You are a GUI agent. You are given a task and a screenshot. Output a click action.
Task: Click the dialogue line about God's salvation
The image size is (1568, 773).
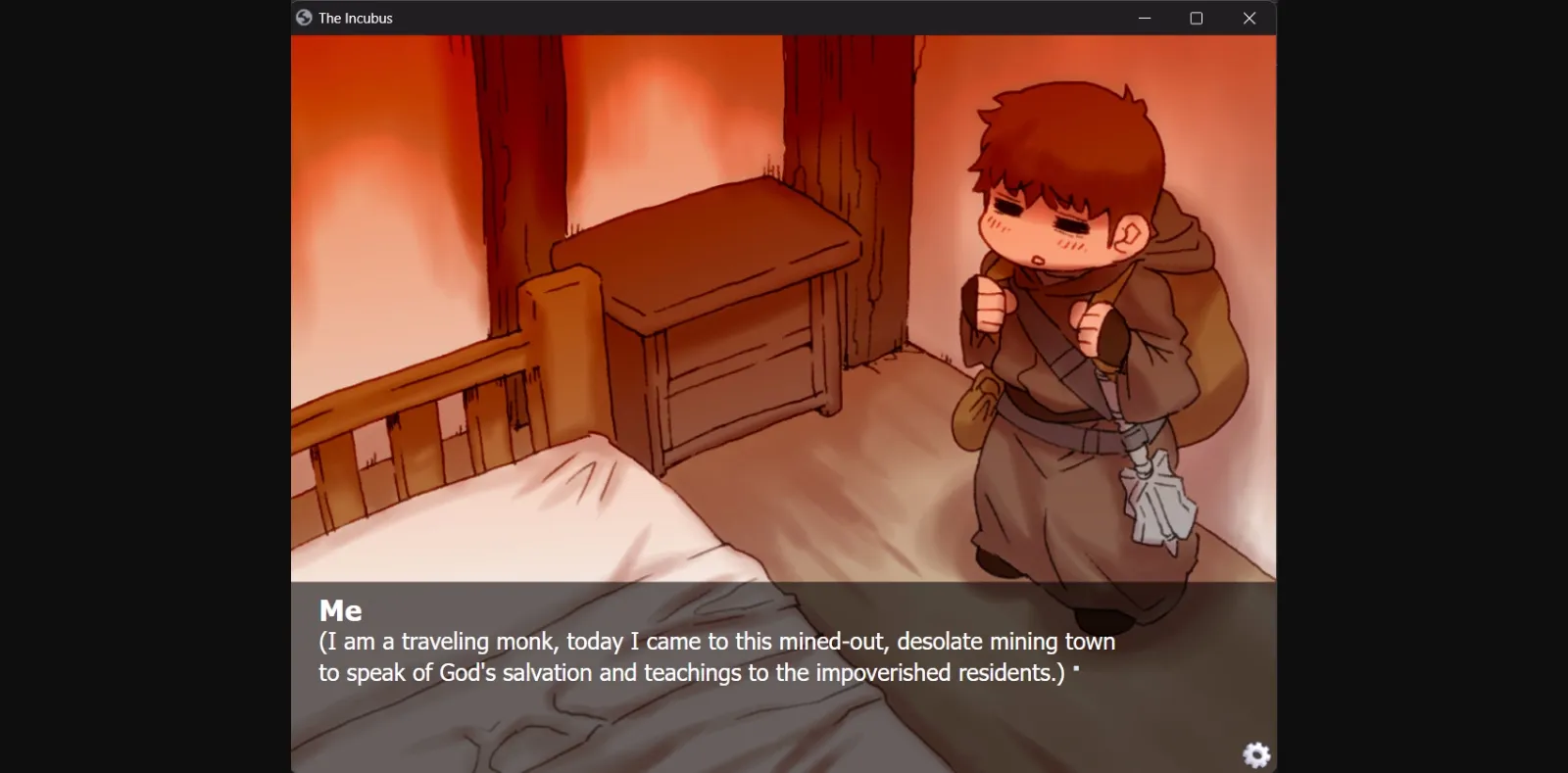tap(686, 673)
